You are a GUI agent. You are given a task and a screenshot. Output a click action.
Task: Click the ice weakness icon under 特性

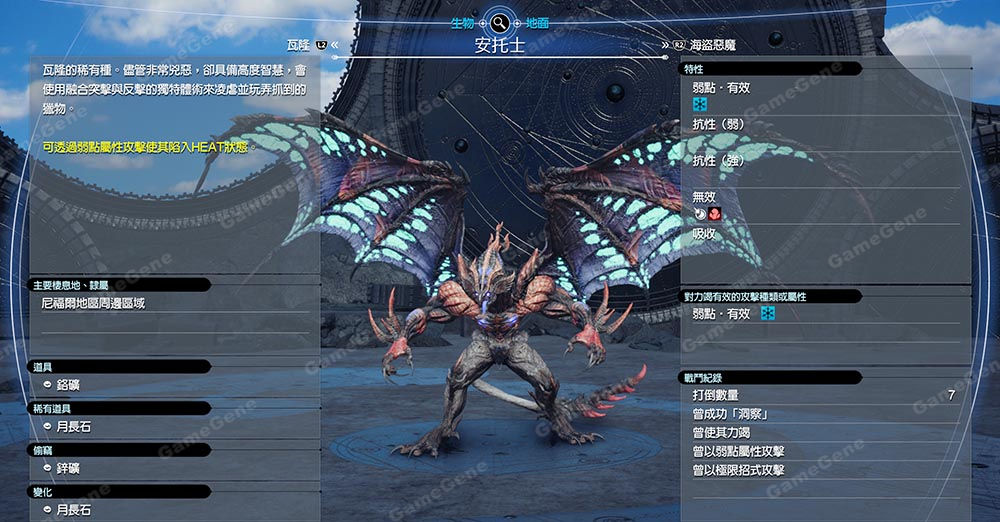coord(701,104)
